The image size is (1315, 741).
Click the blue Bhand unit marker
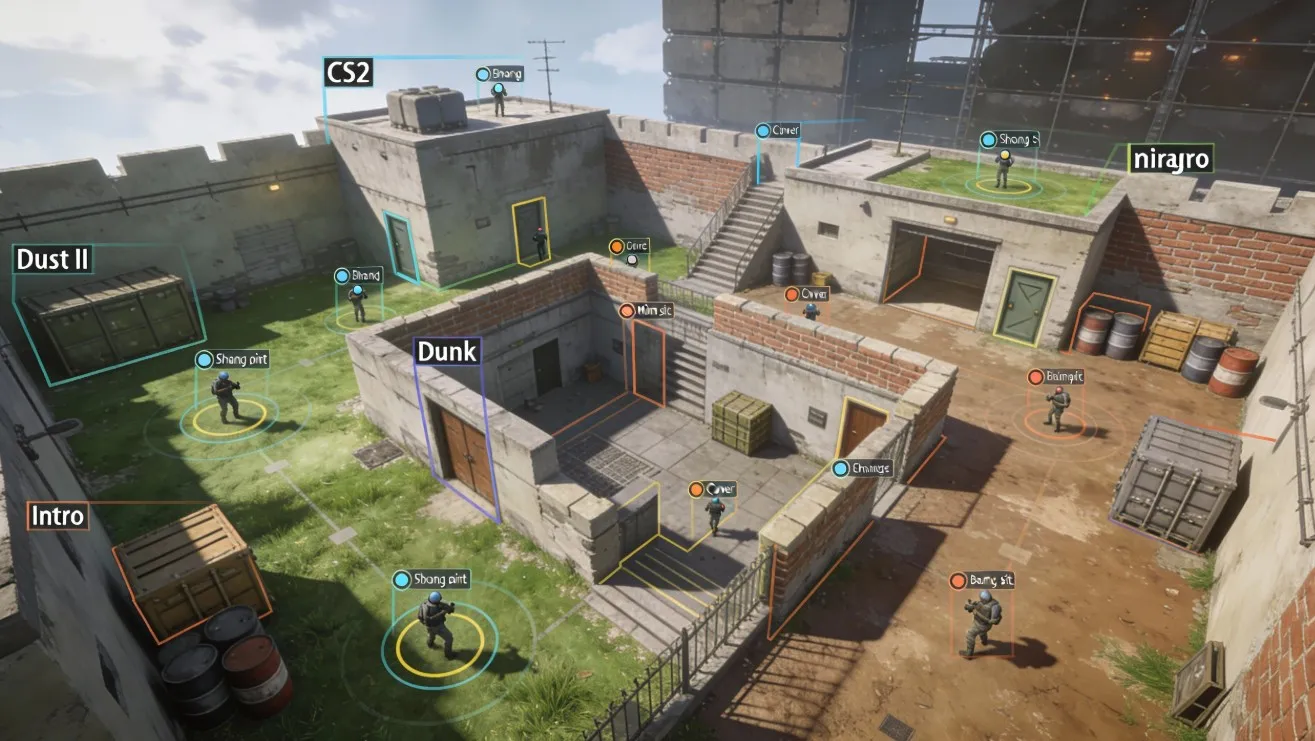[x=342, y=275]
